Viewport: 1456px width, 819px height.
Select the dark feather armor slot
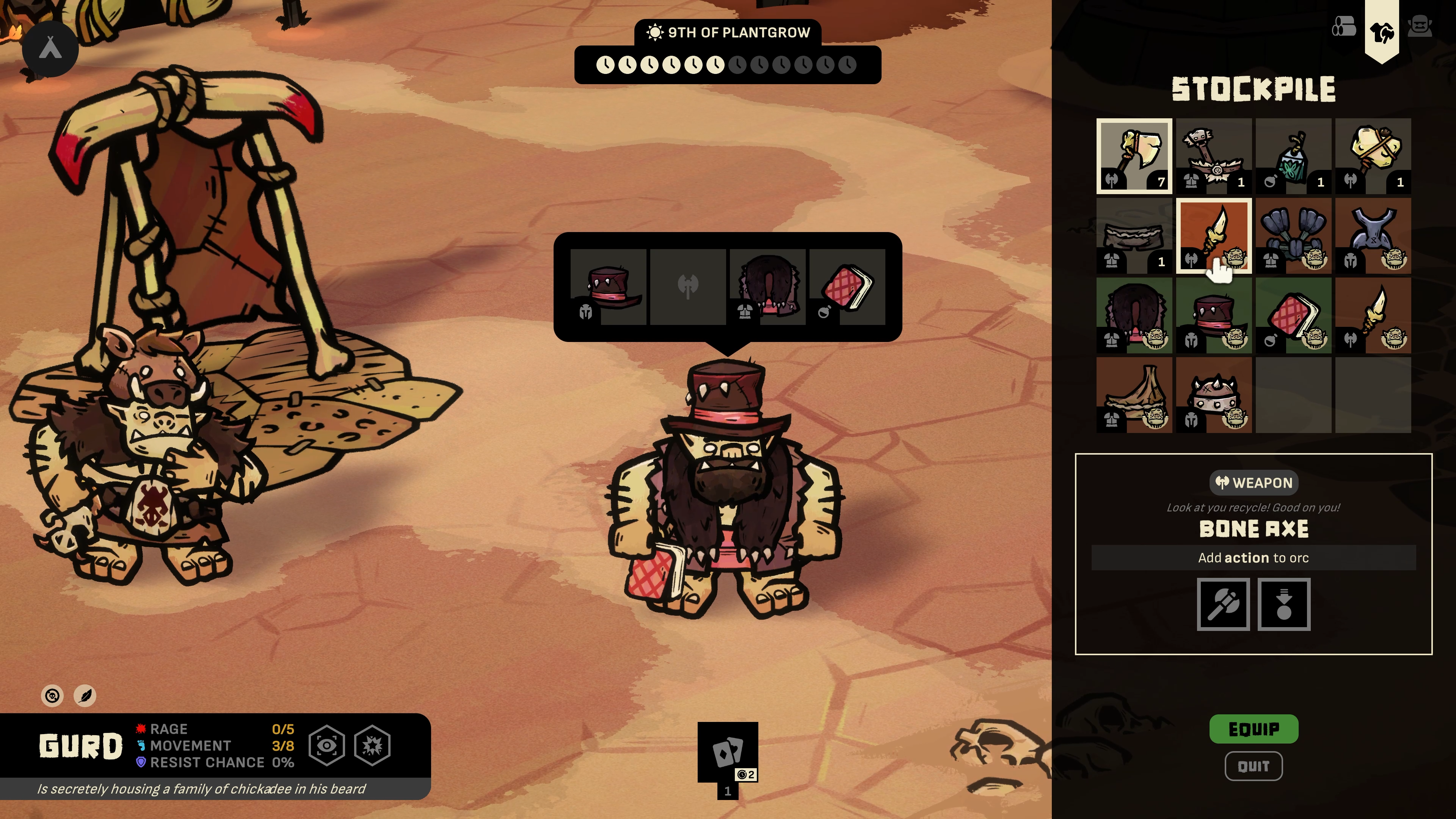1293,236
